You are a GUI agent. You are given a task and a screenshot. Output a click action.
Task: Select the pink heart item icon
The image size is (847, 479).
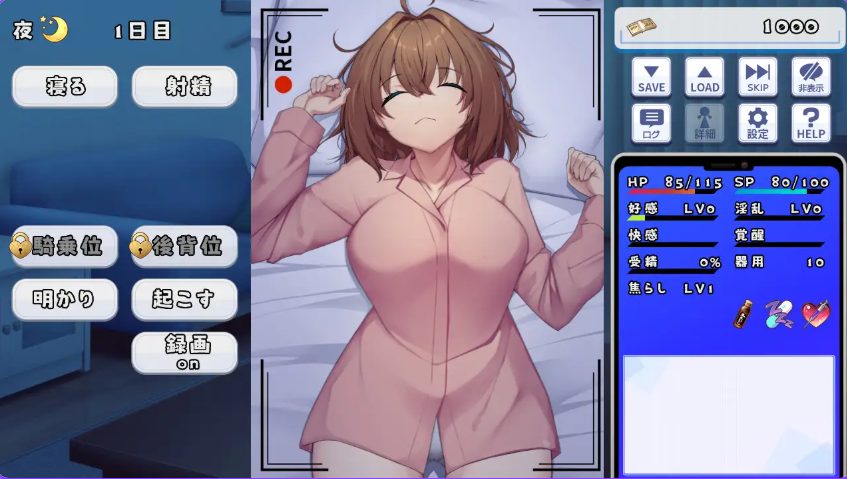click(x=815, y=315)
